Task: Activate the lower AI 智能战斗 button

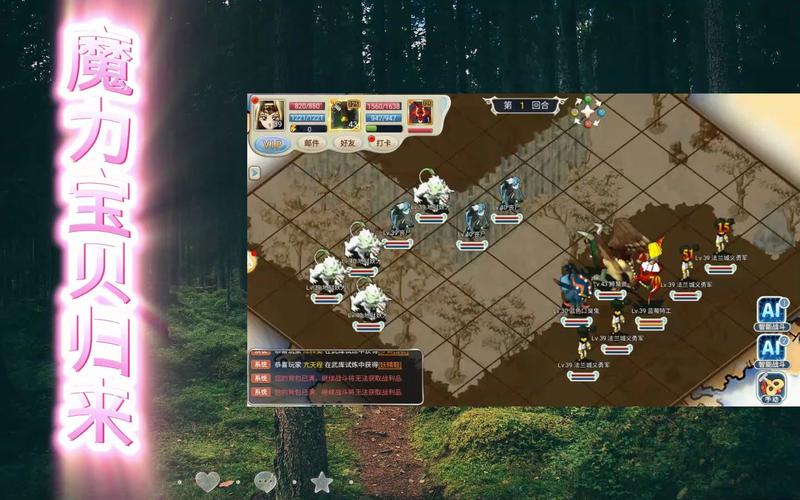Action: tap(771, 349)
